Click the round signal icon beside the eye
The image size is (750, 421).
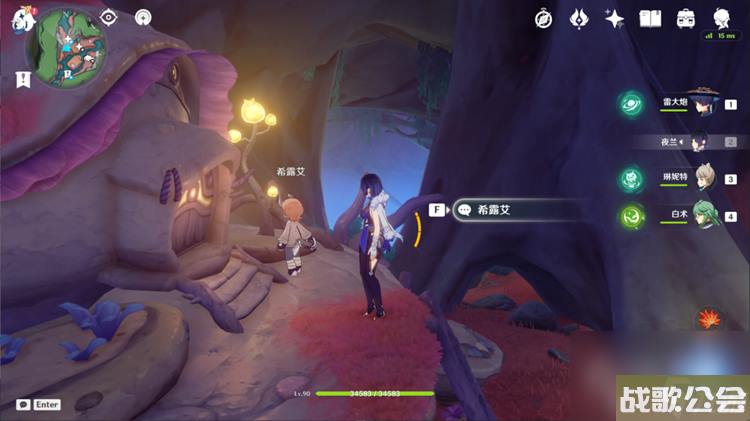click(x=143, y=17)
